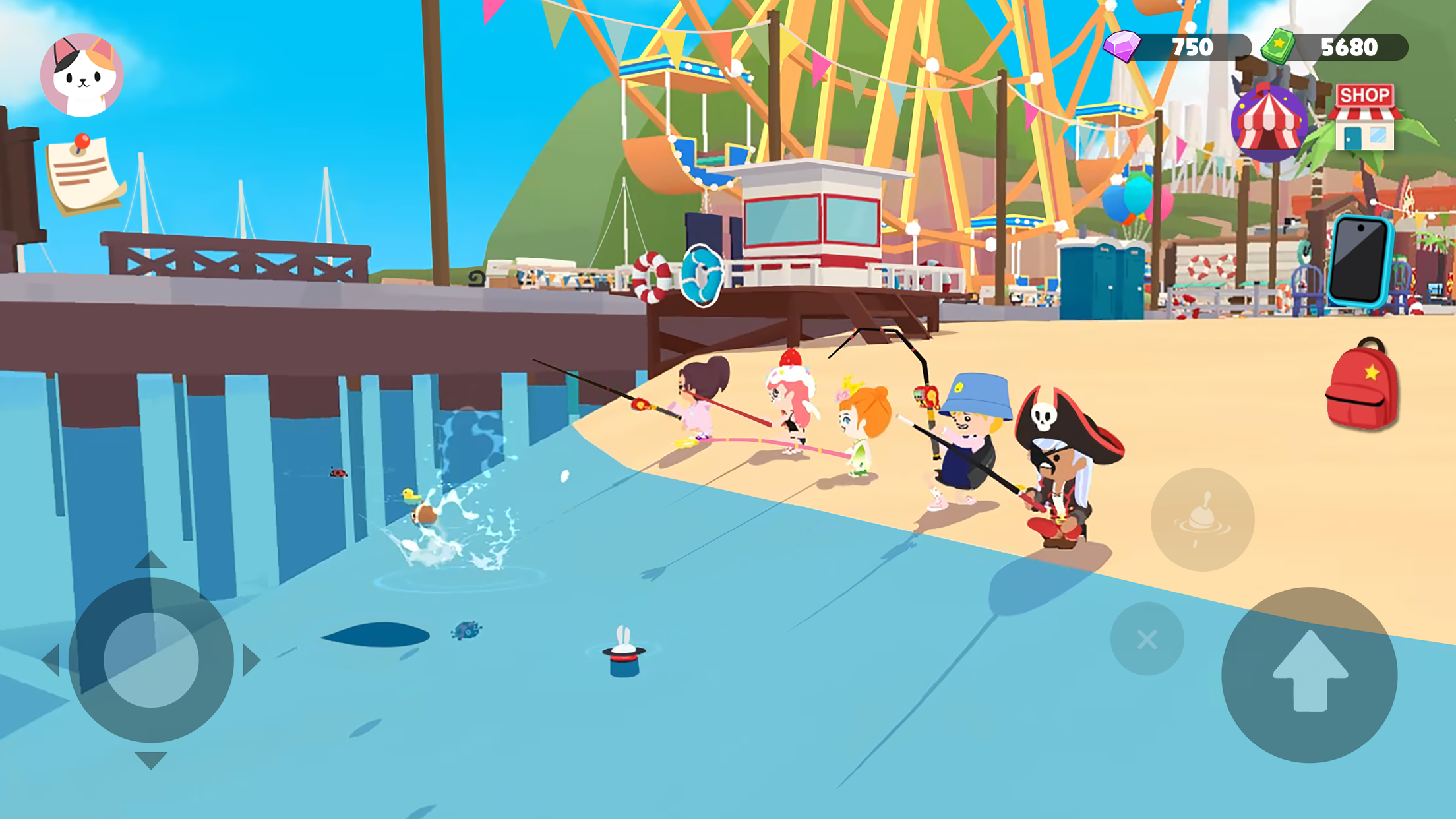Select the green cash currency icon
The height and width of the screenshot is (819, 1456).
click(1277, 46)
